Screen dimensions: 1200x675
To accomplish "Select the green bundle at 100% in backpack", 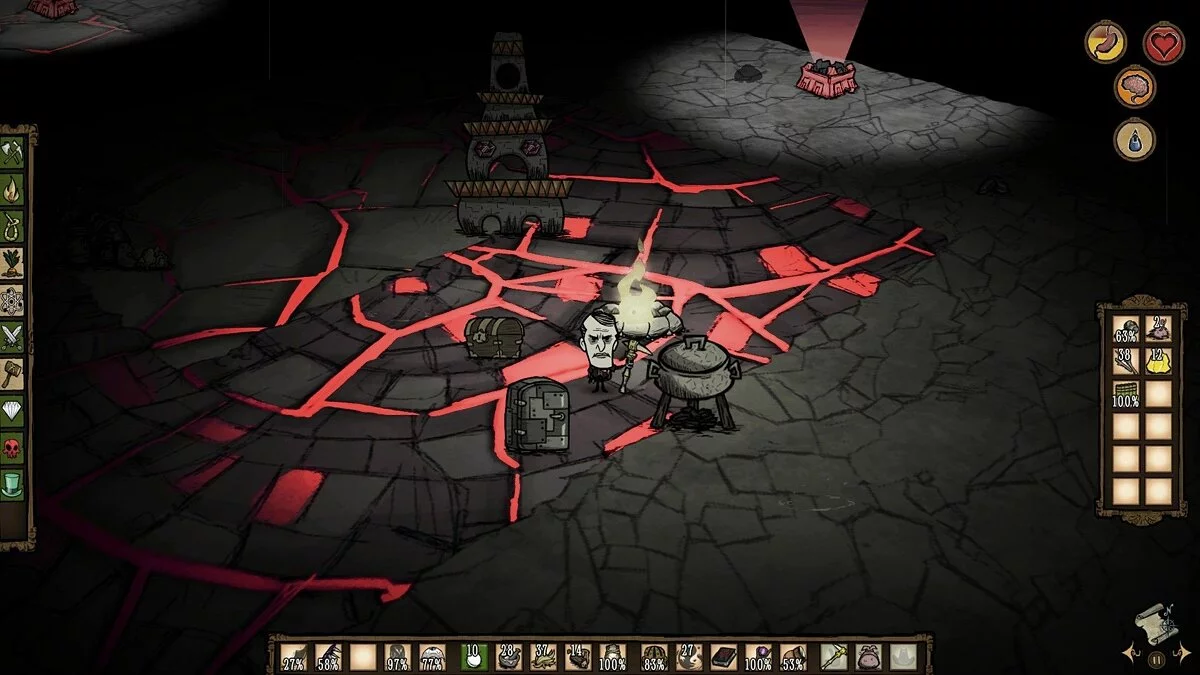I will tap(1126, 394).
